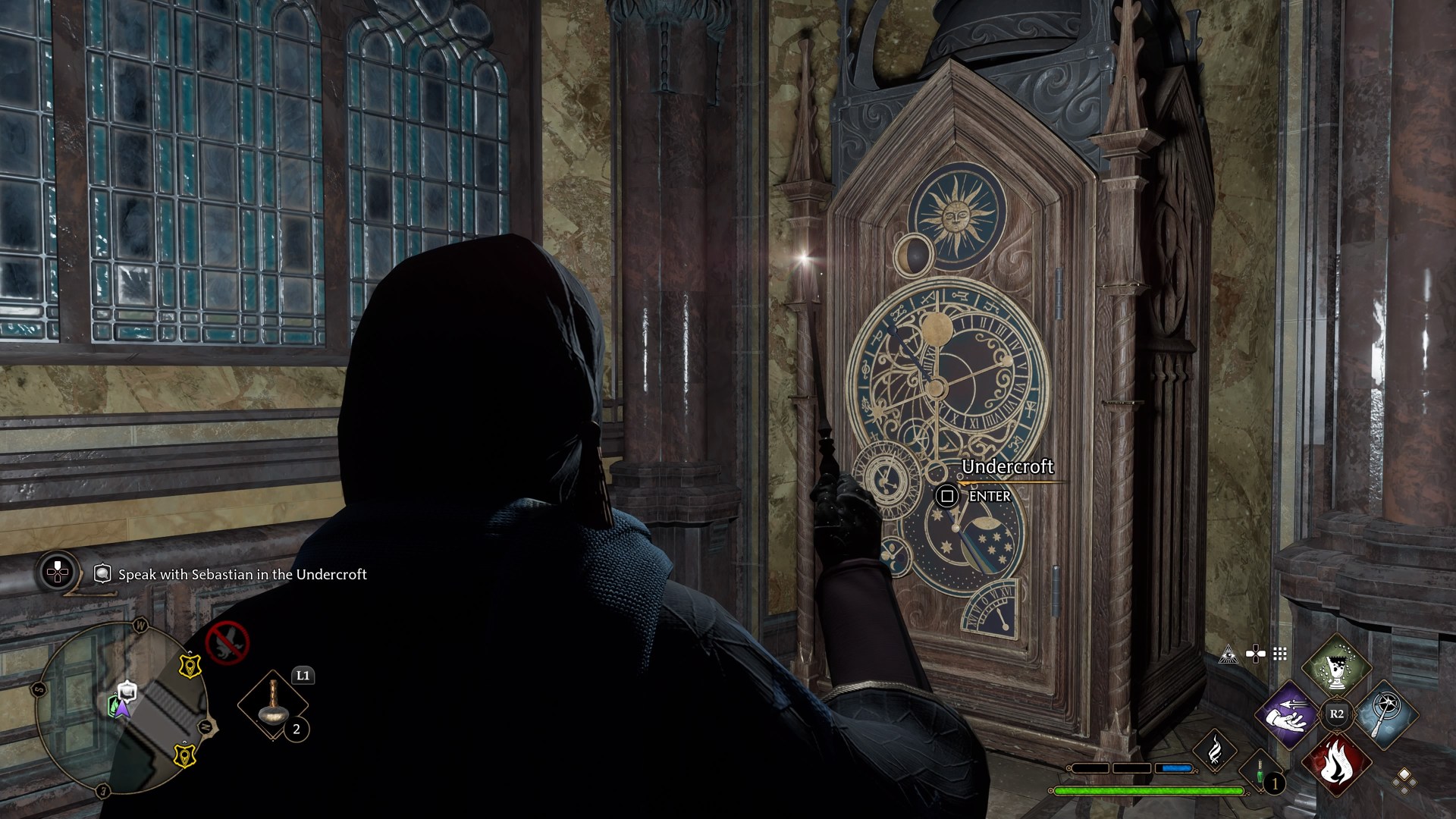
Task: Click the Wiggenweld potion icon with count 1
Action: (x=1260, y=772)
